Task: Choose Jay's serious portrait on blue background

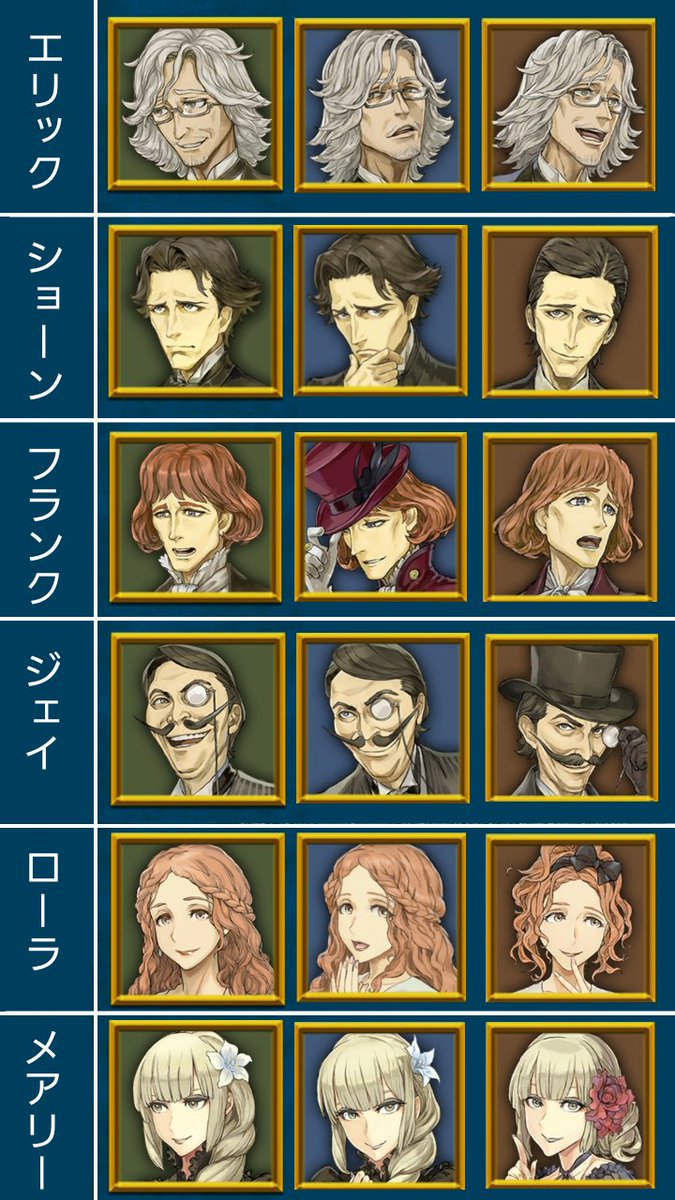Action: coord(383,718)
